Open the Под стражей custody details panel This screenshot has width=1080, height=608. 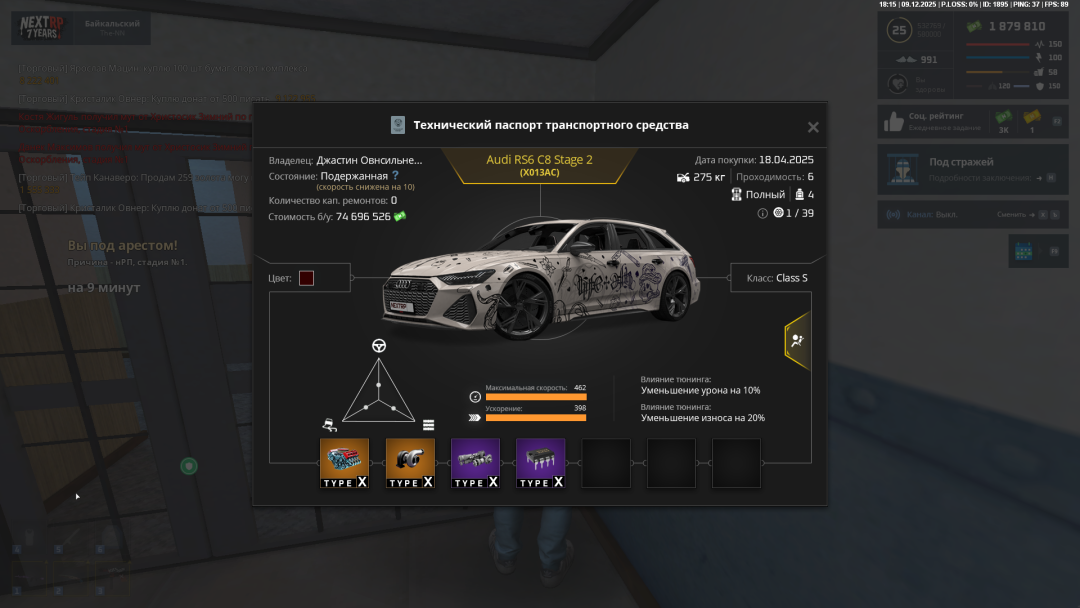click(972, 169)
